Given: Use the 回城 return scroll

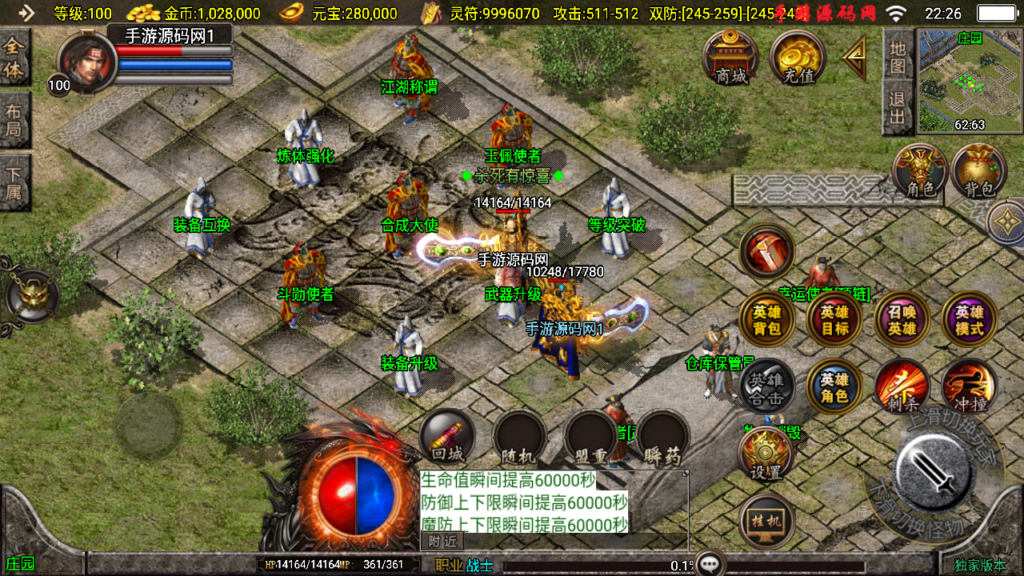Looking at the screenshot, I should [446, 438].
